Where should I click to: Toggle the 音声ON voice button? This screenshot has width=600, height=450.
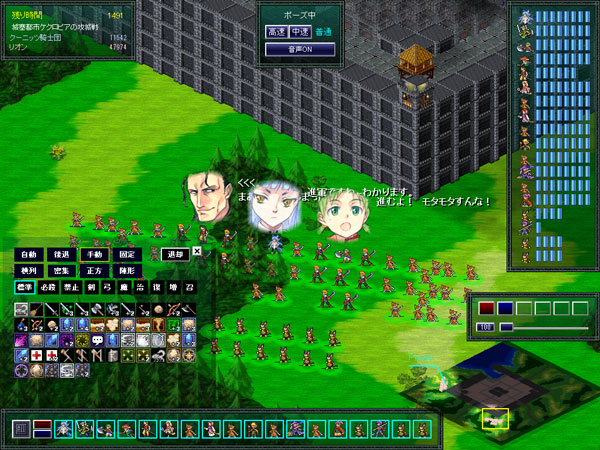tap(299, 48)
